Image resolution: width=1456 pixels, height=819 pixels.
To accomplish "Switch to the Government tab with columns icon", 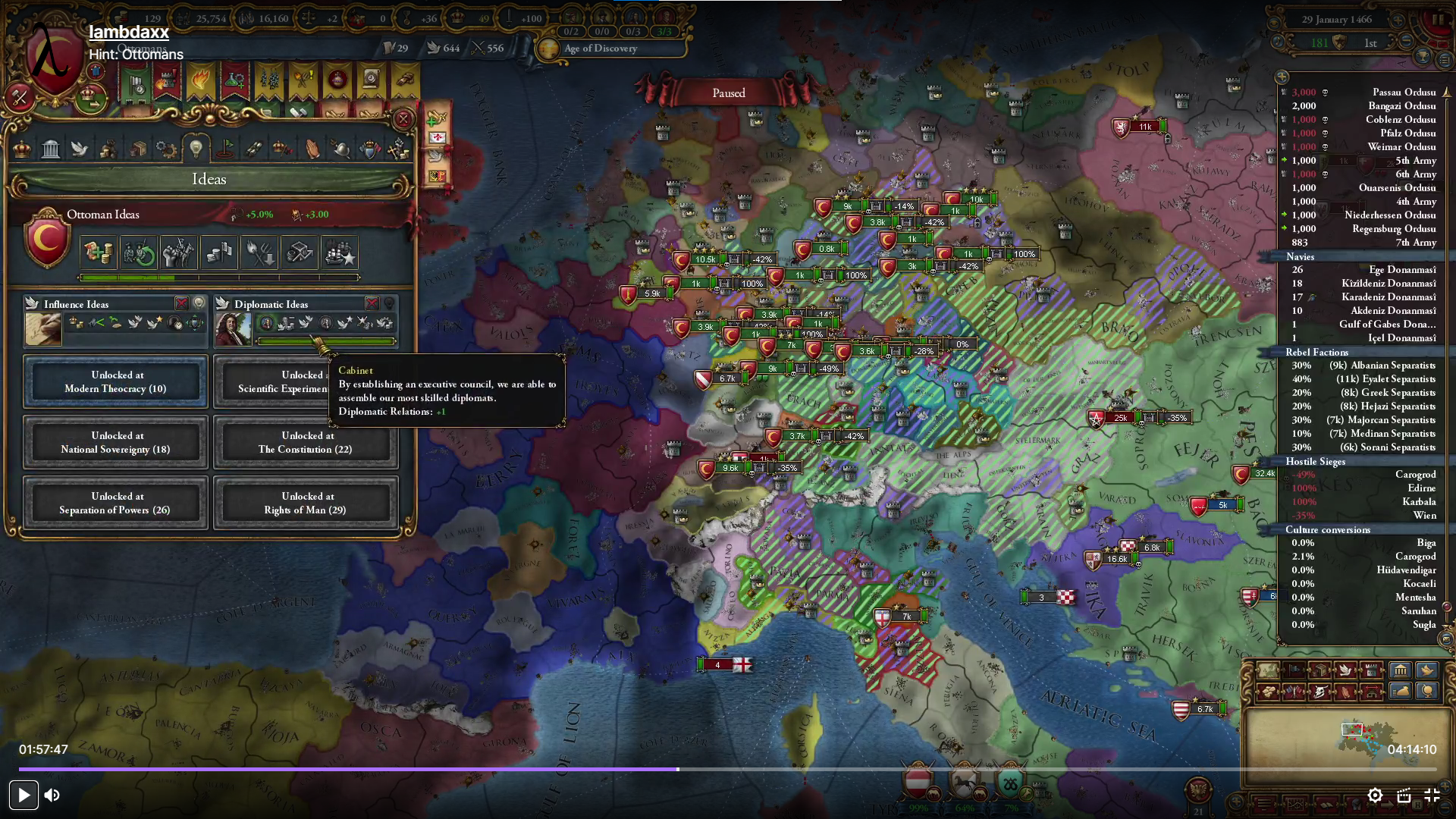I will pyautogui.click(x=51, y=149).
